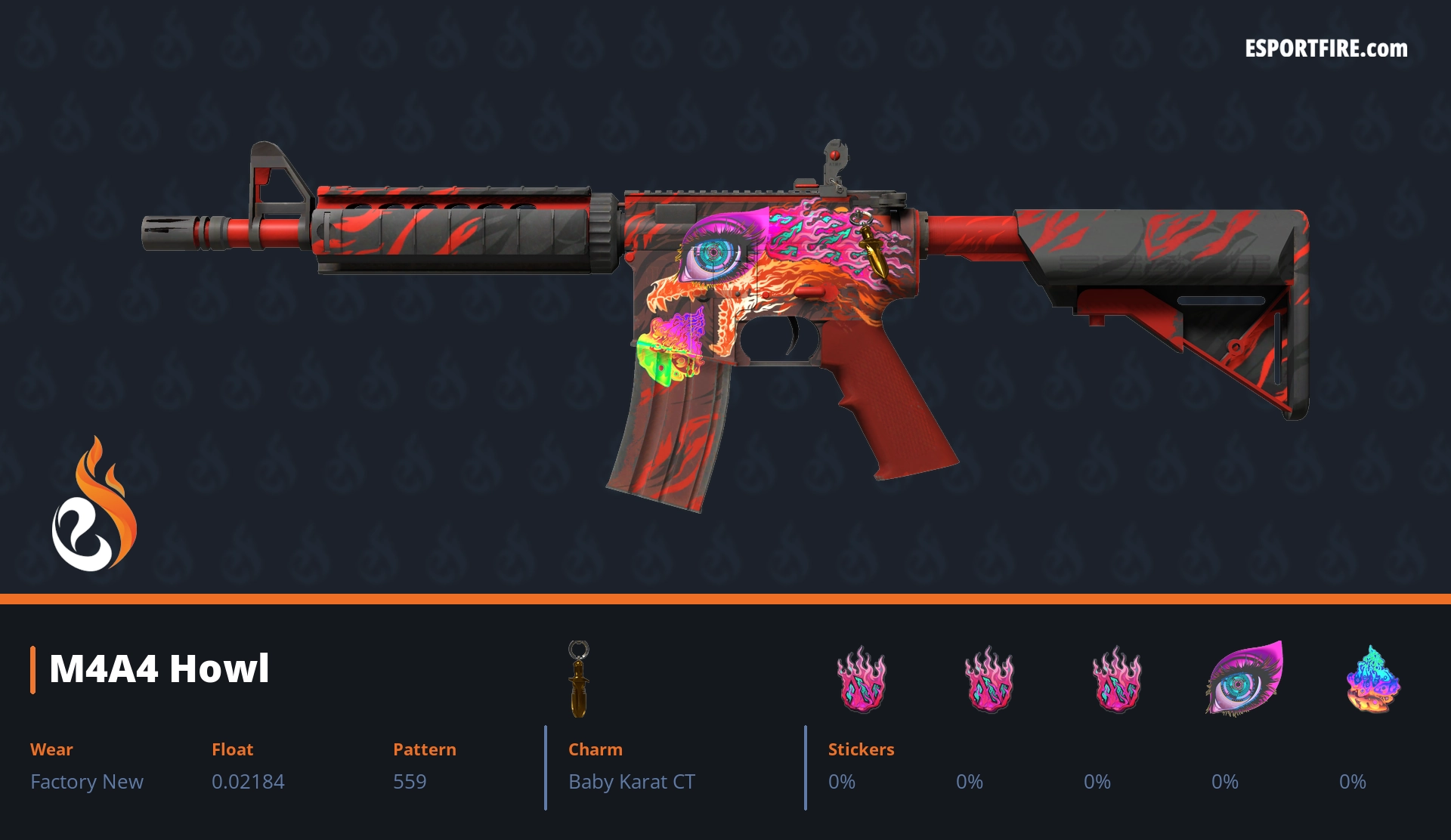Click the purple eye sticker thumbnail
This screenshot has height=840, width=1451.
(x=1244, y=678)
